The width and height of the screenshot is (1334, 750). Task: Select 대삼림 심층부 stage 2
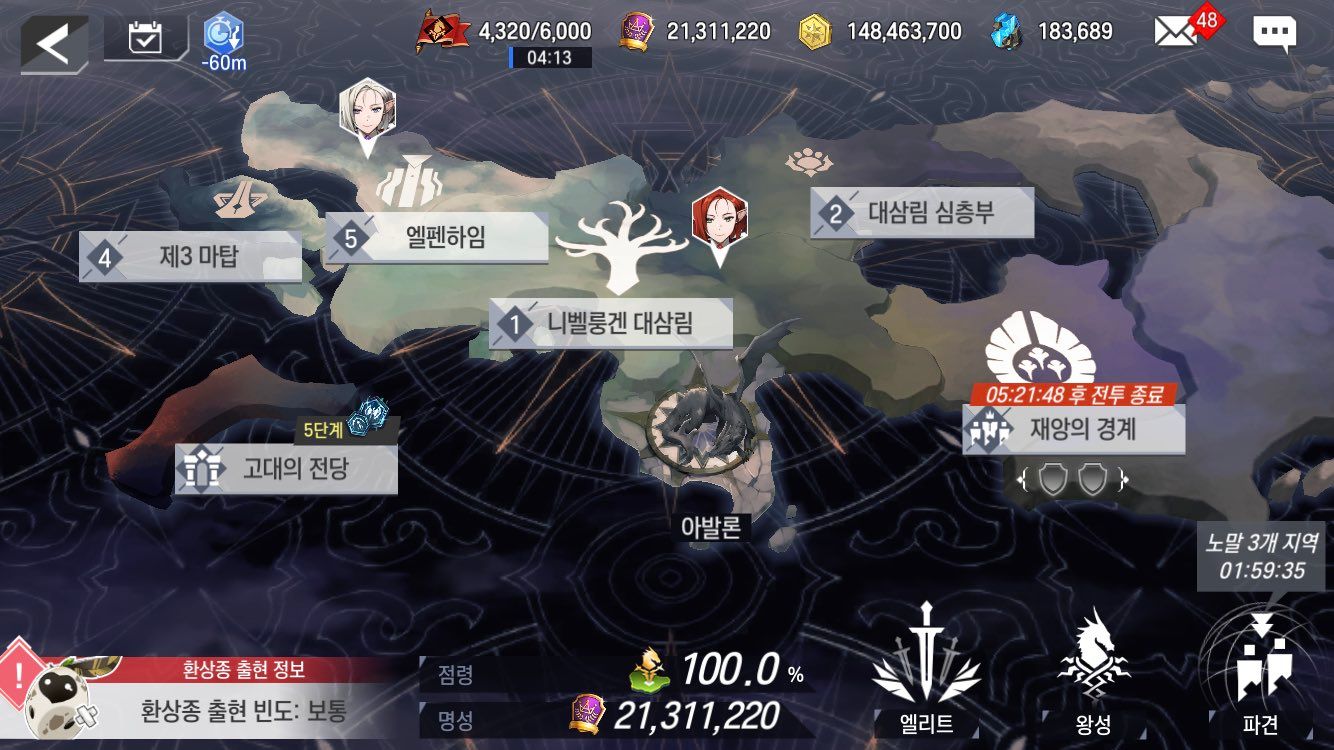click(921, 213)
